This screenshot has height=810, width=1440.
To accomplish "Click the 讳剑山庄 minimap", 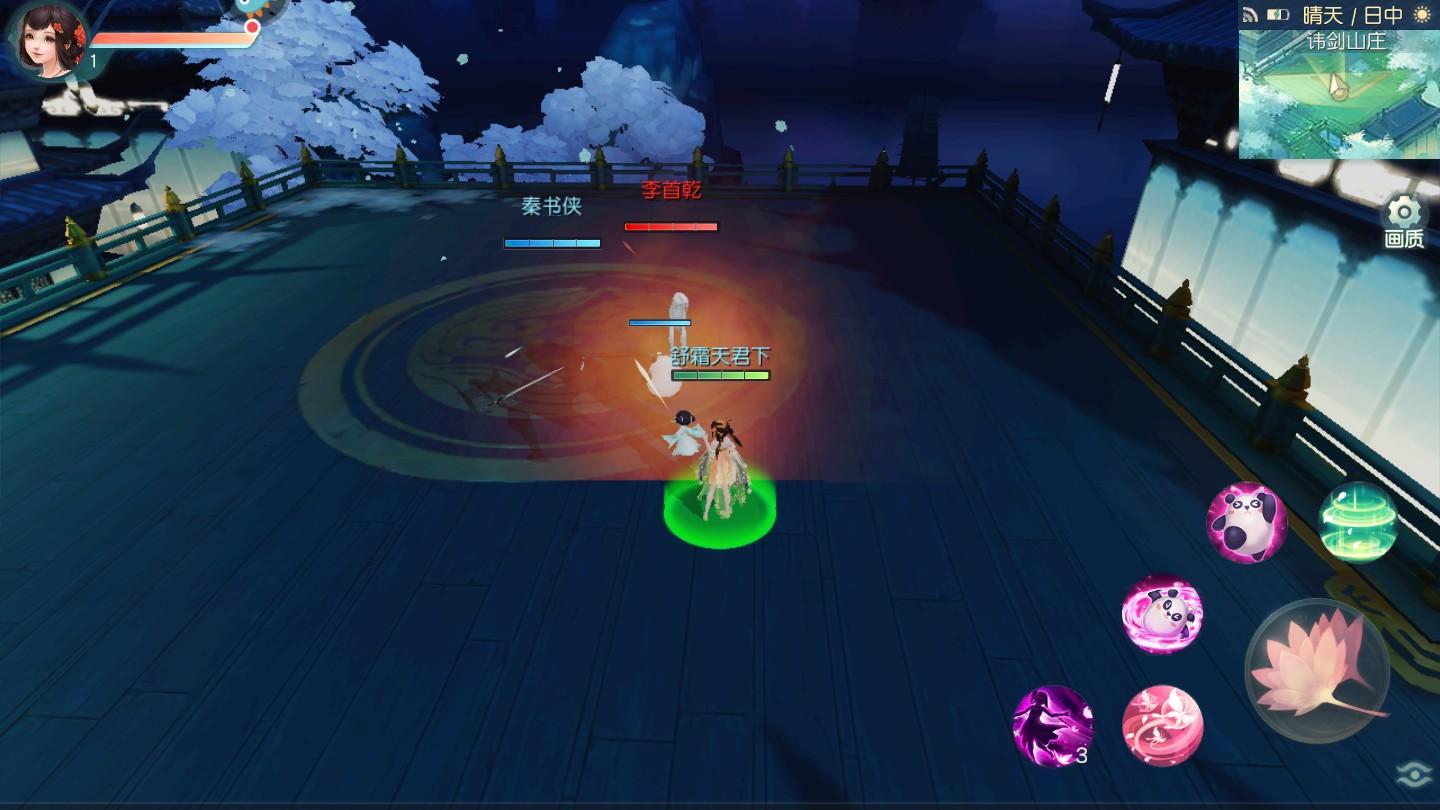I will (1338, 94).
